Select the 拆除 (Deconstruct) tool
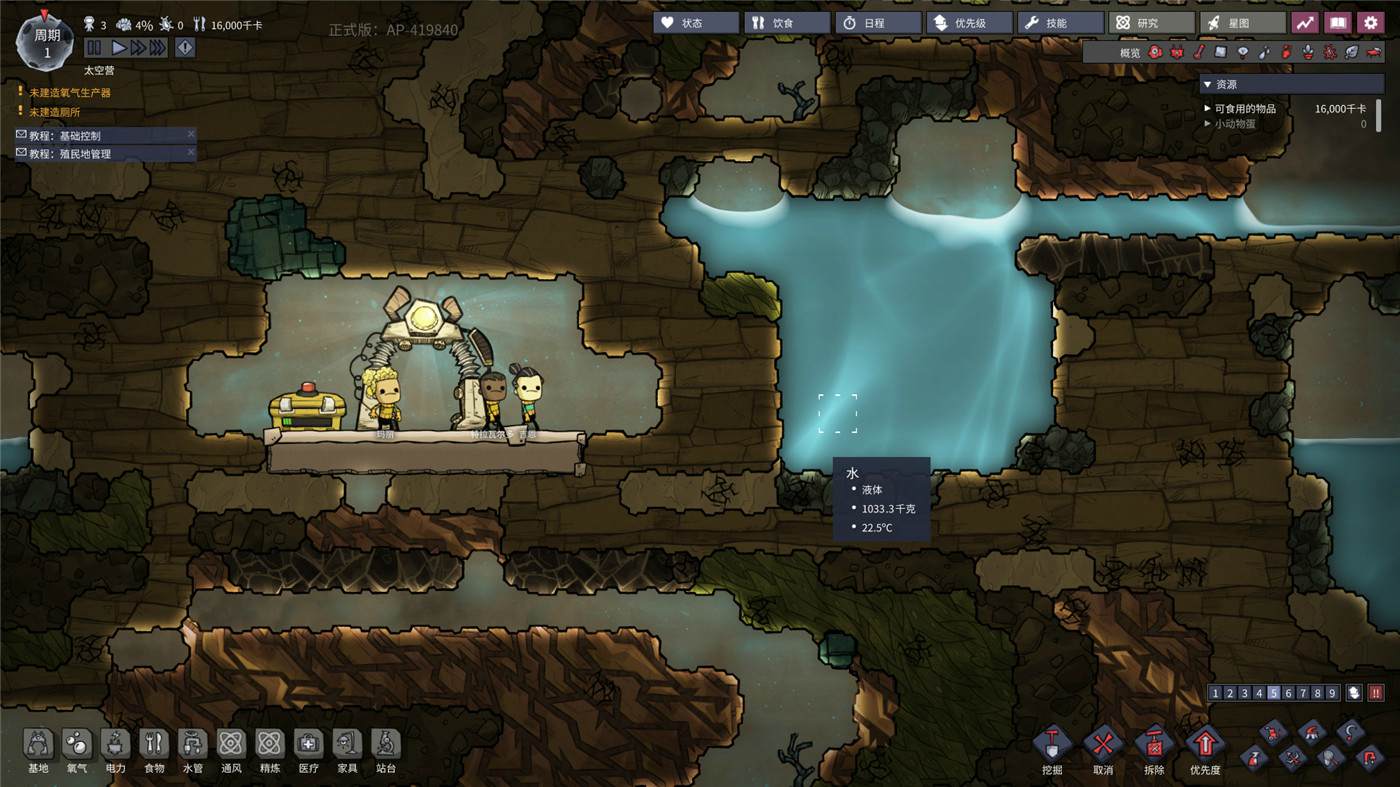Viewport: 1400px width, 787px height. pyautogui.click(x=1154, y=745)
